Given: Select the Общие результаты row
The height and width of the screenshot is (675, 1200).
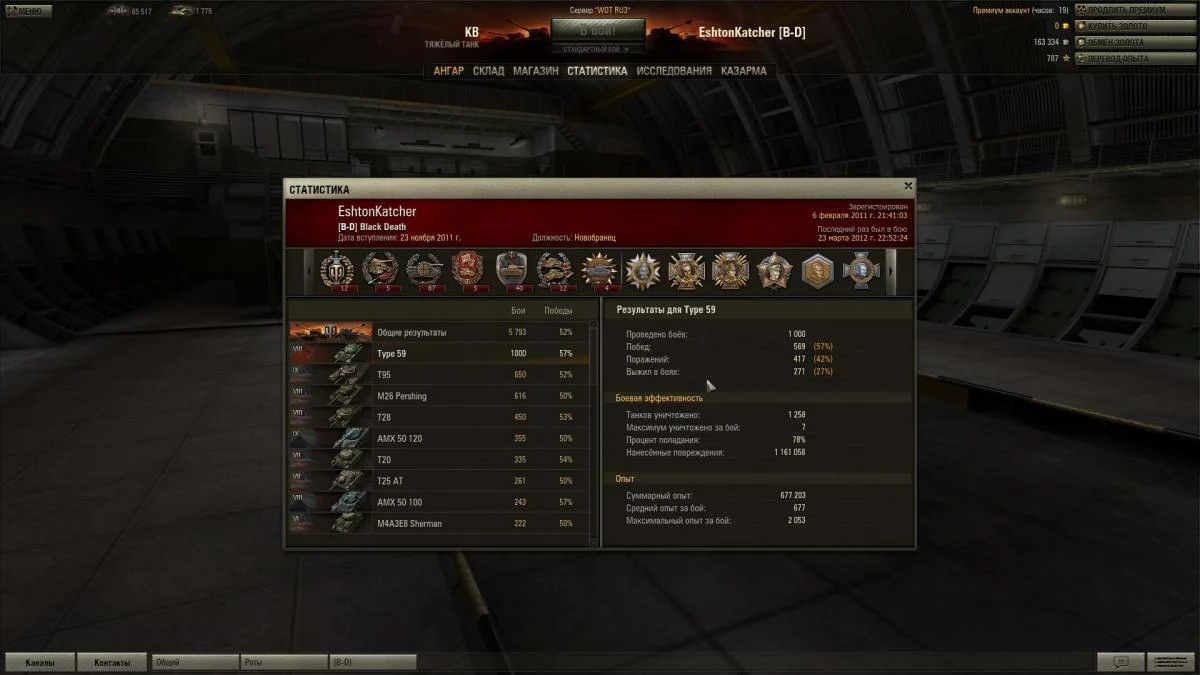Looking at the screenshot, I should 438,332.
